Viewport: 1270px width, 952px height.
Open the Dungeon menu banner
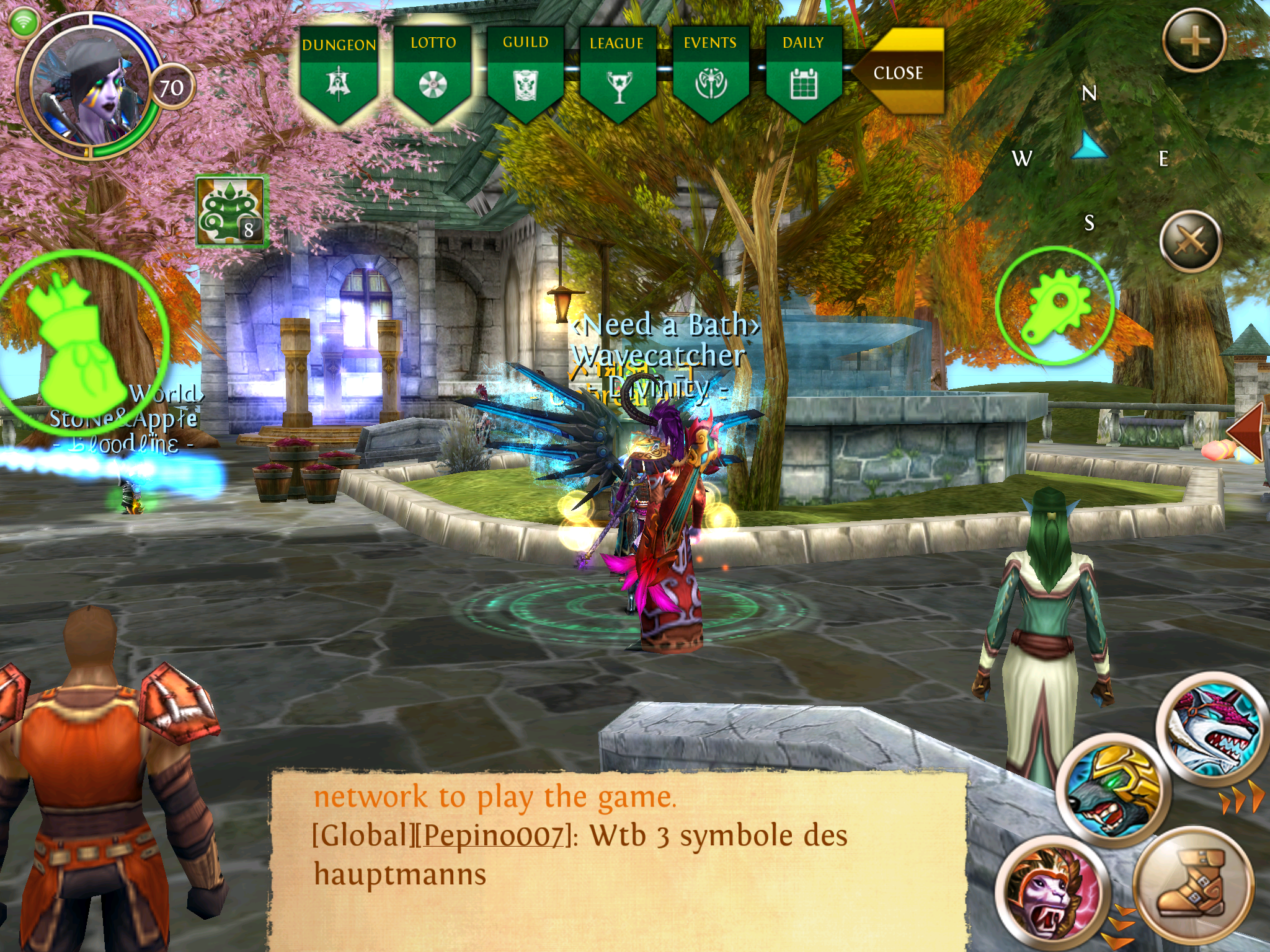point(339,73)
